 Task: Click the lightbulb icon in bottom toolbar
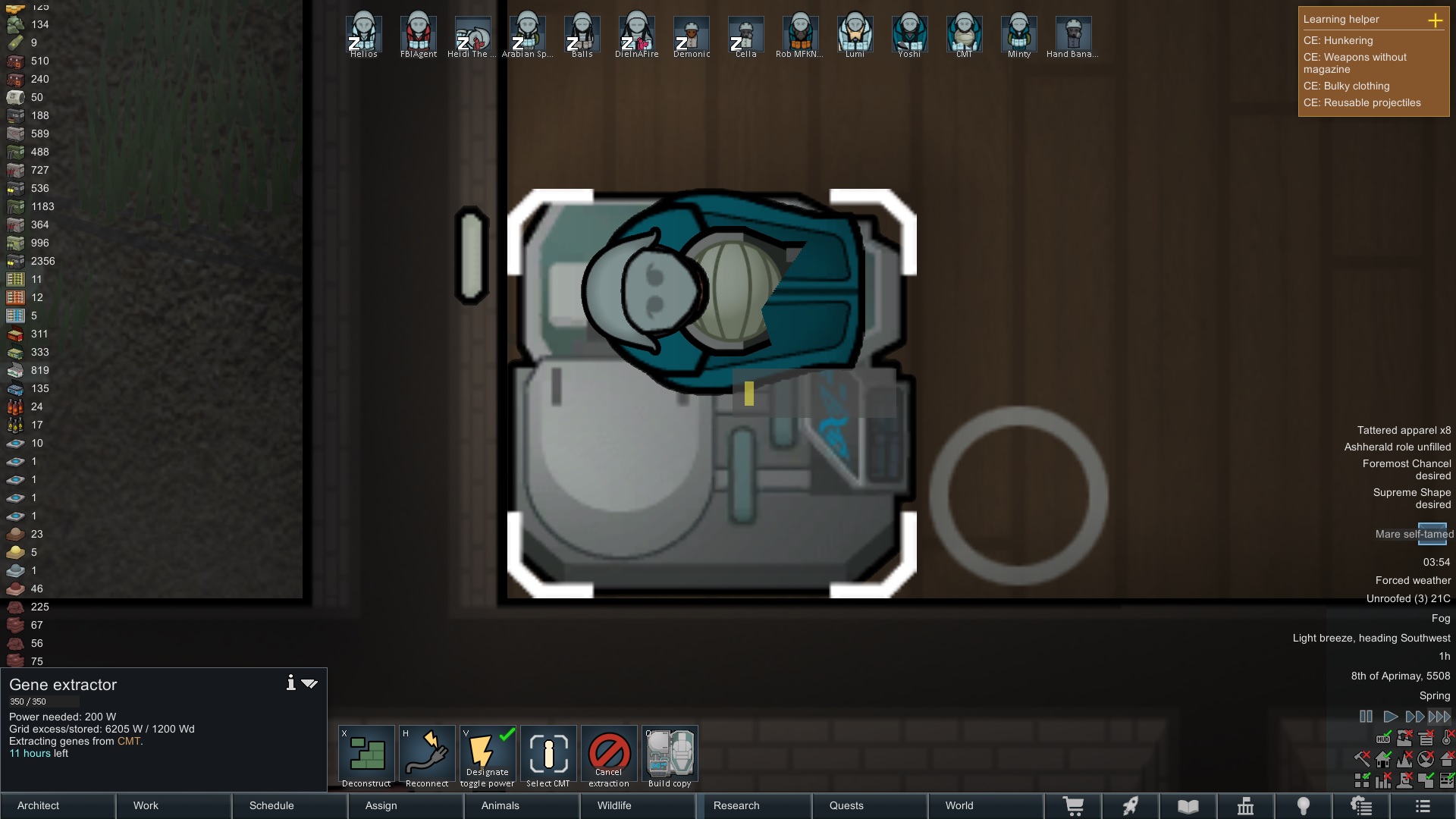pos(1304,805)
